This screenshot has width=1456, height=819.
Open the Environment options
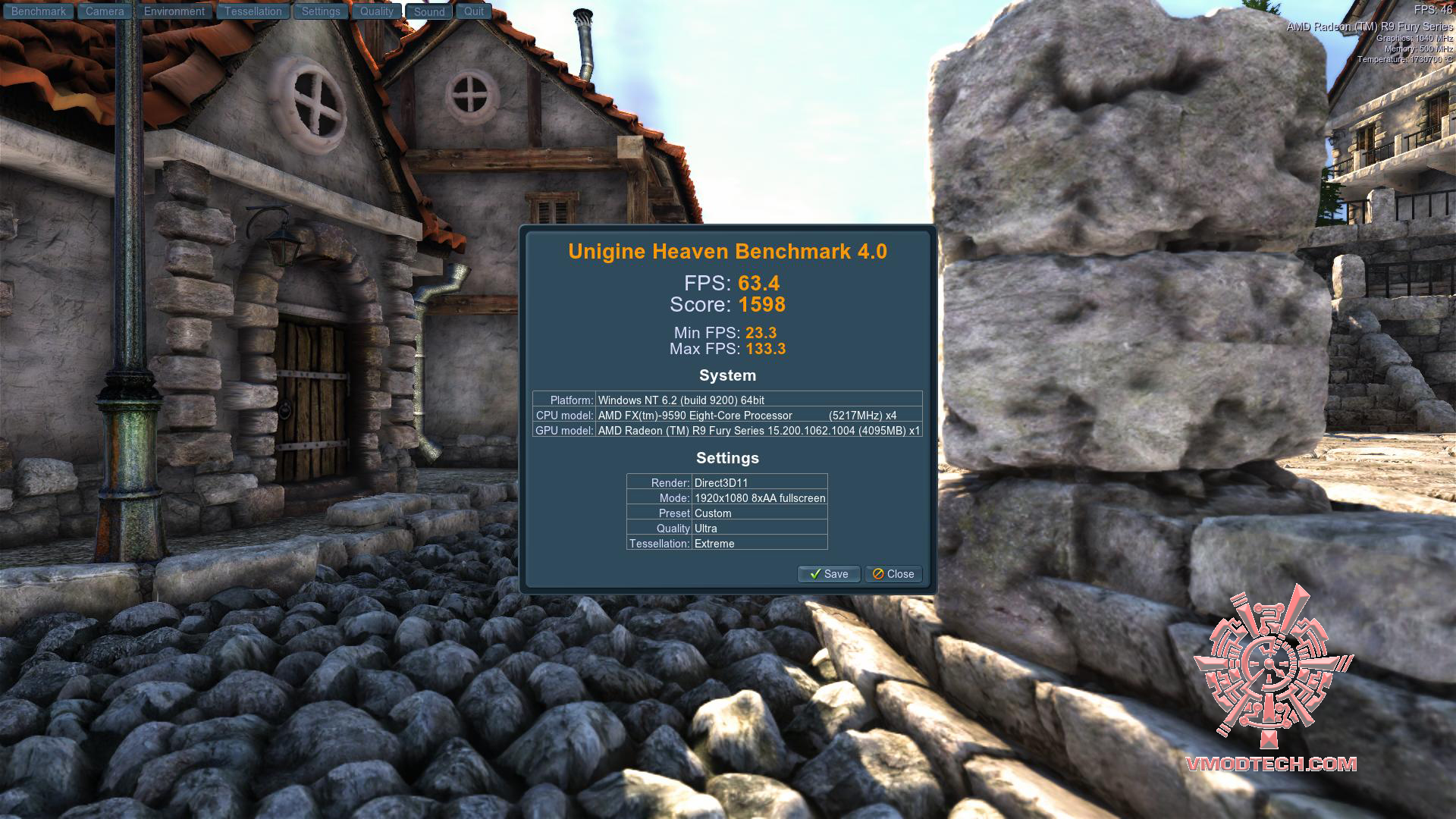point(174,11)
